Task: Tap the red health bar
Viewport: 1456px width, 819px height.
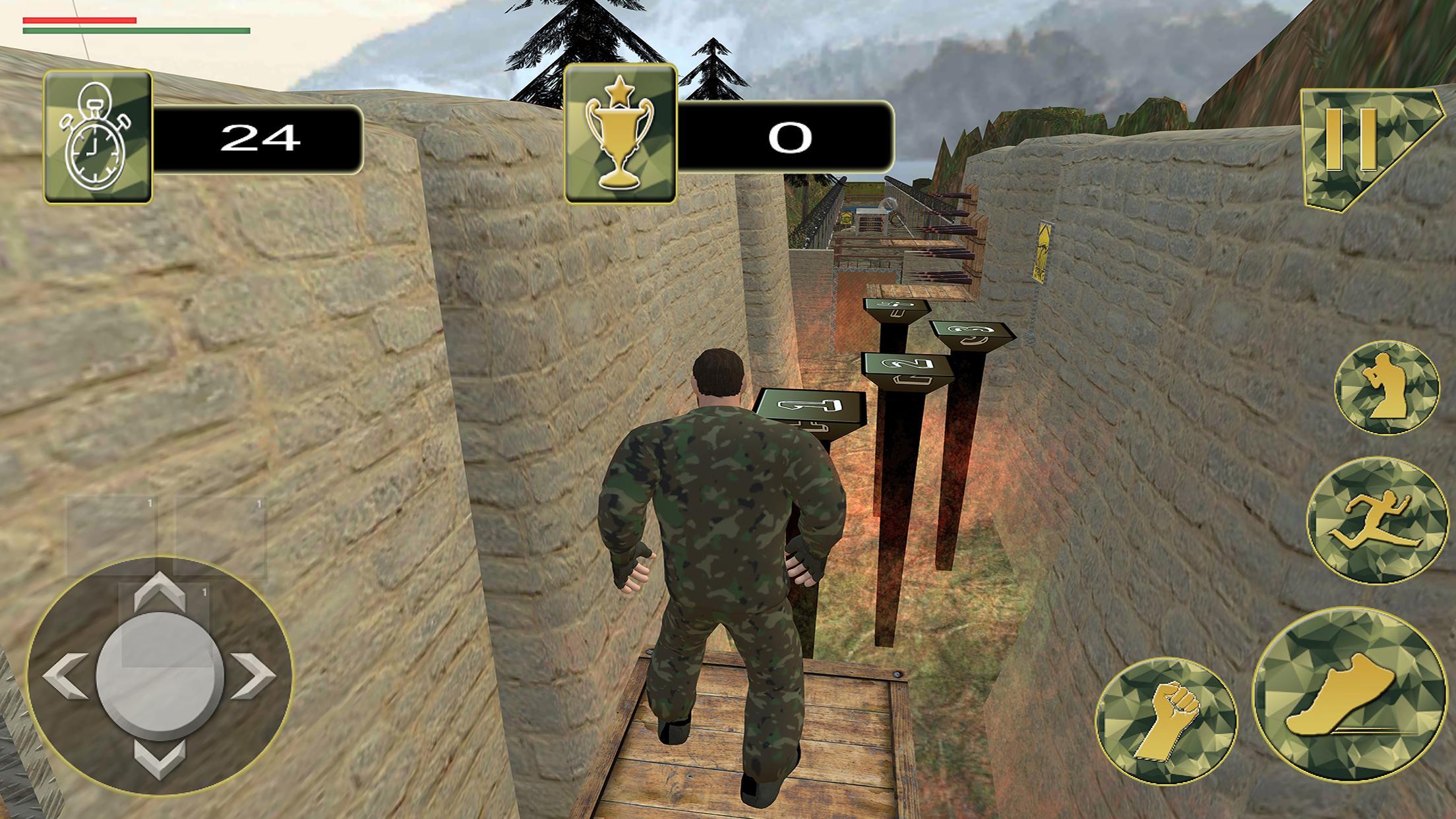Action: [x=78, y=20]
